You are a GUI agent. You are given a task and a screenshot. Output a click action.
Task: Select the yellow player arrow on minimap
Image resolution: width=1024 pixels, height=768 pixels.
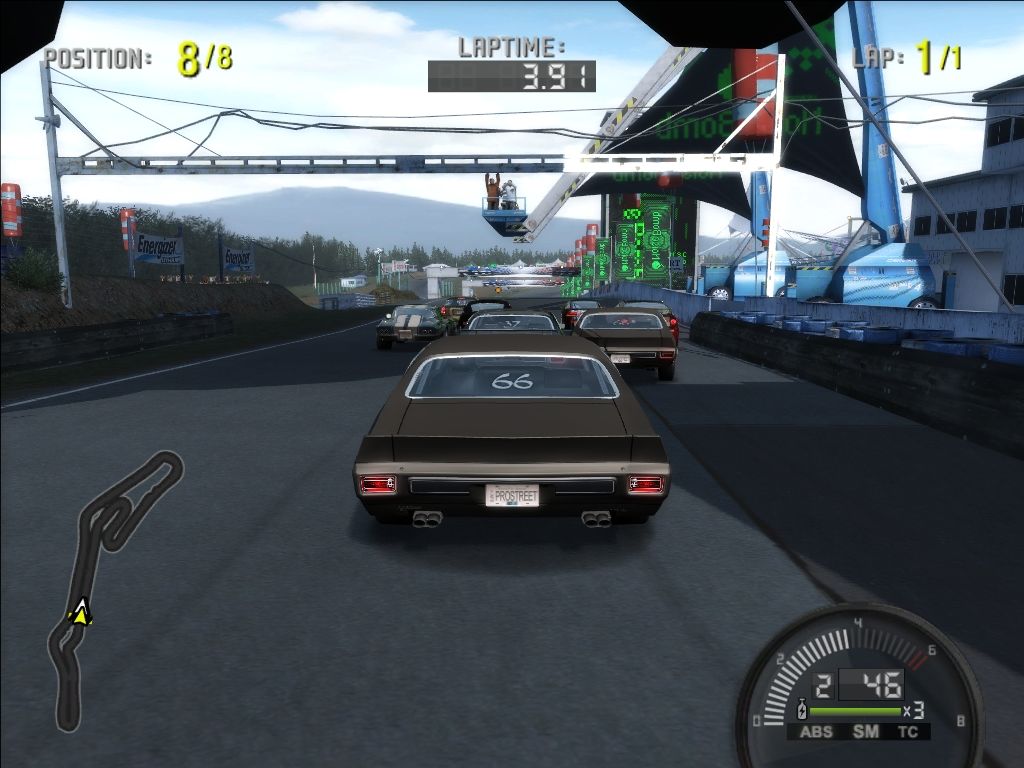81,611
